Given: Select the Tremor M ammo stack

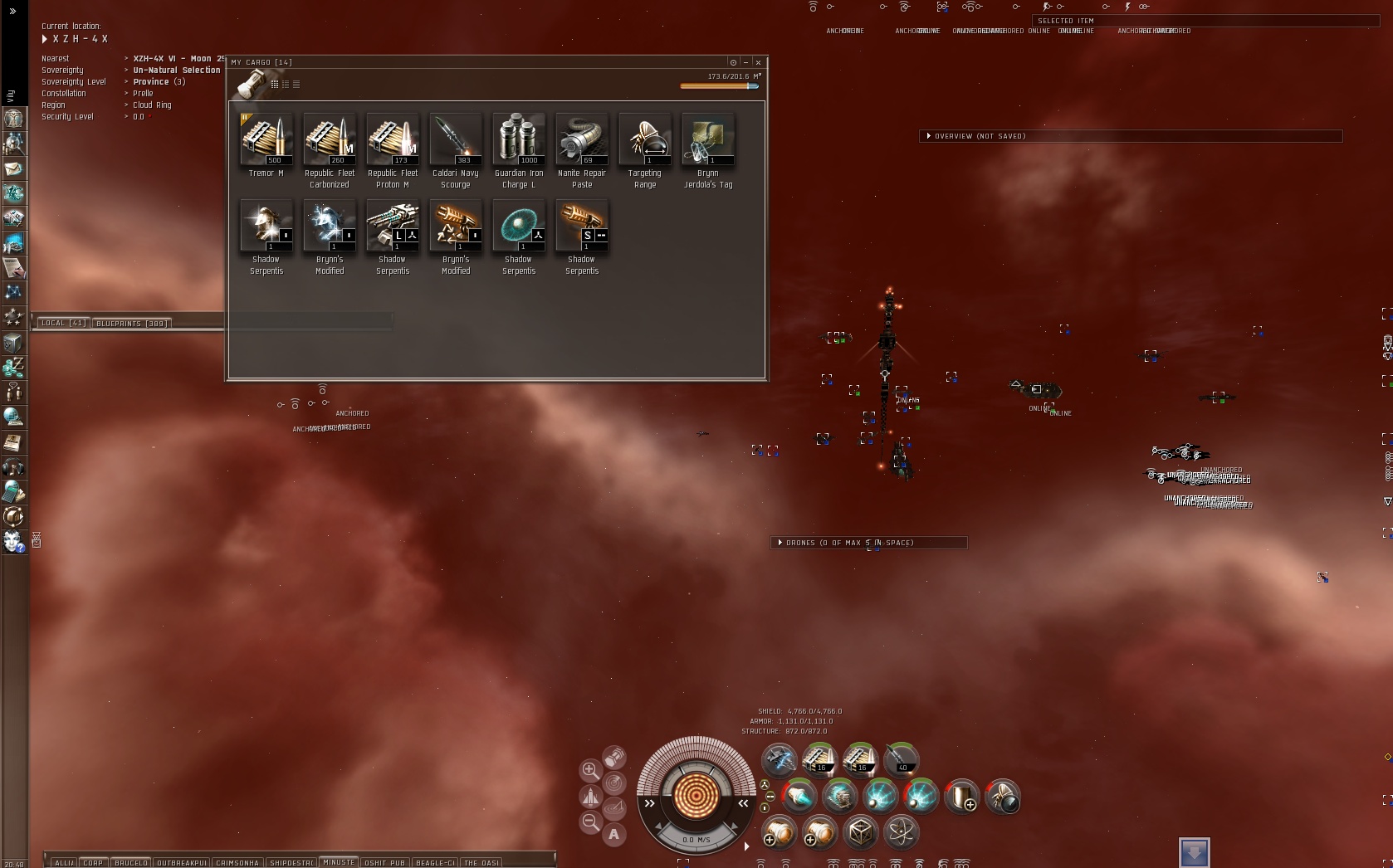Looking at the screenshot, I should (266, 139).
